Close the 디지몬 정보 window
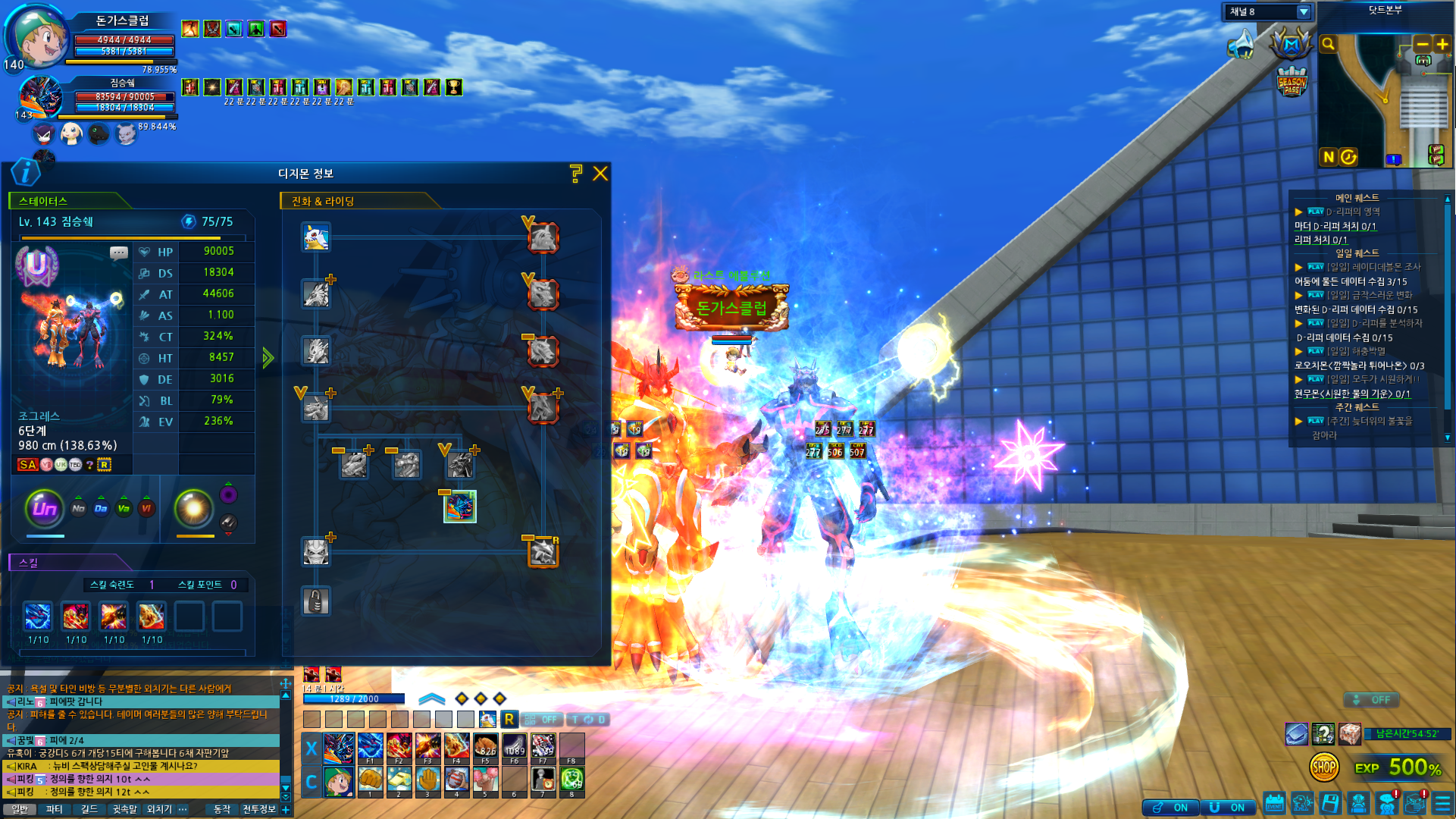This screenshot has height=819, width=1456. coord(600,174)
